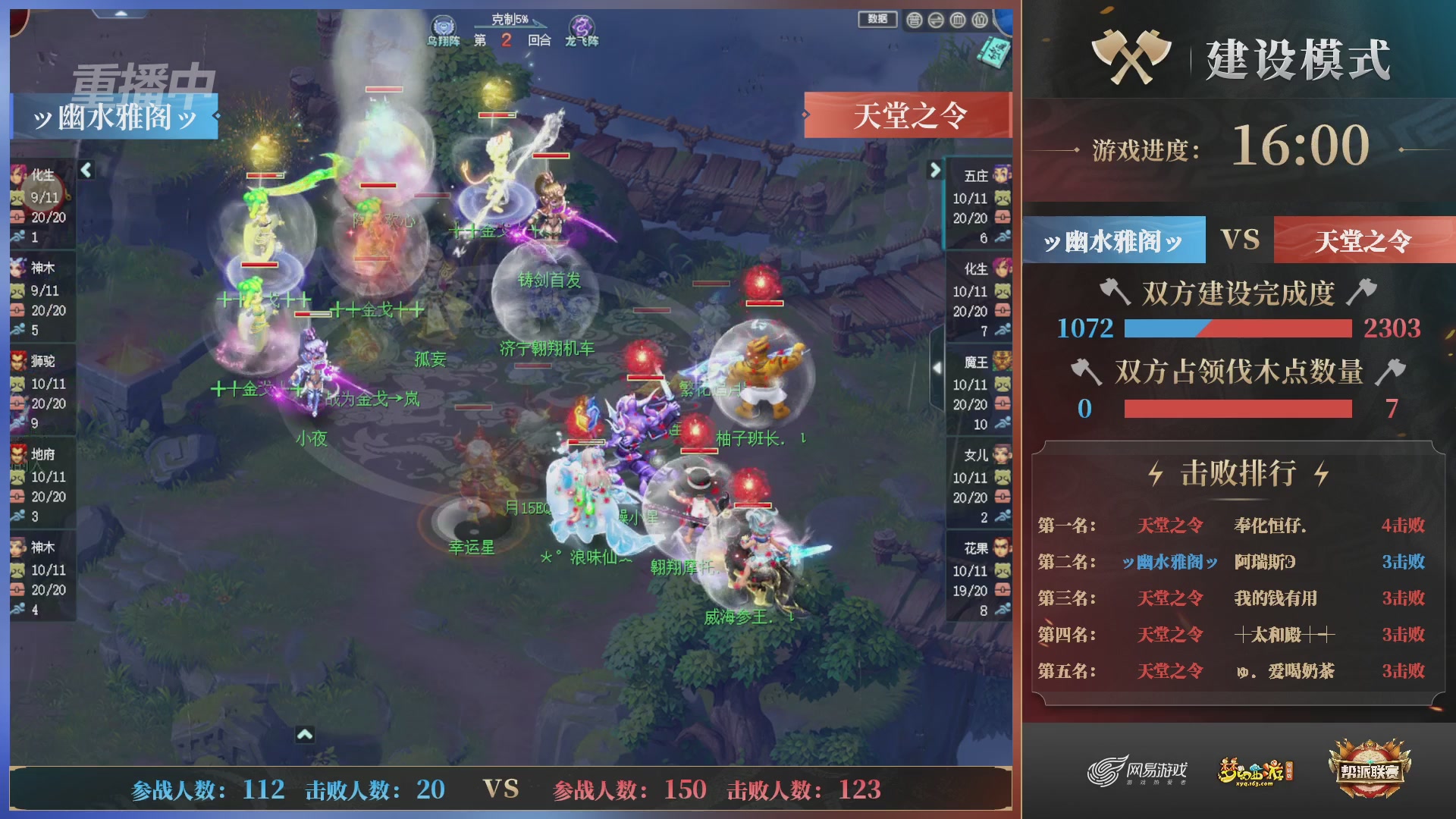This screenshot has height=819, width=1456.
Task: Select the 天堂之令 team banner
Action: click(x=908, y=115)
